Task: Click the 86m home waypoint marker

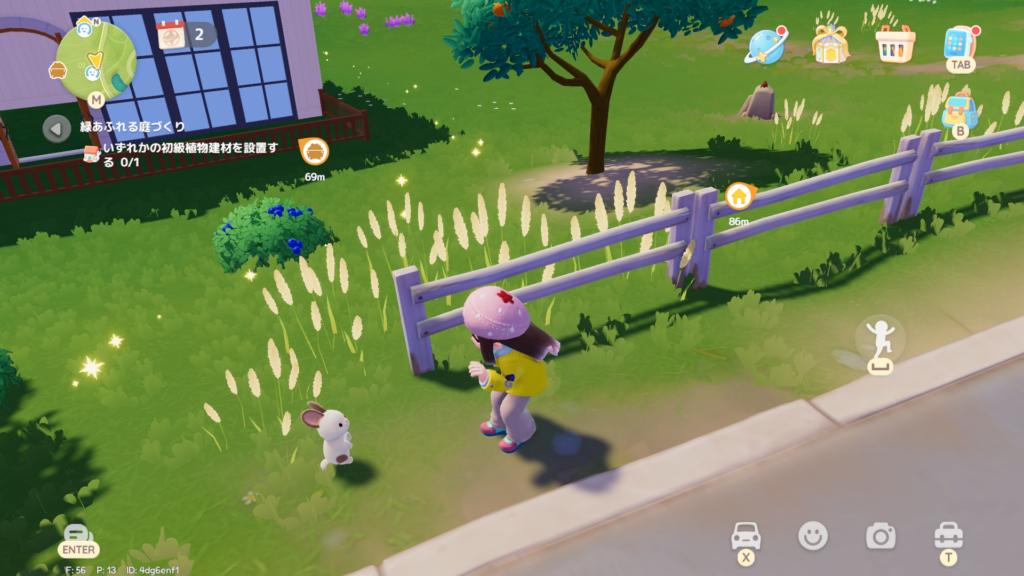Action: (x=739, y=196)
